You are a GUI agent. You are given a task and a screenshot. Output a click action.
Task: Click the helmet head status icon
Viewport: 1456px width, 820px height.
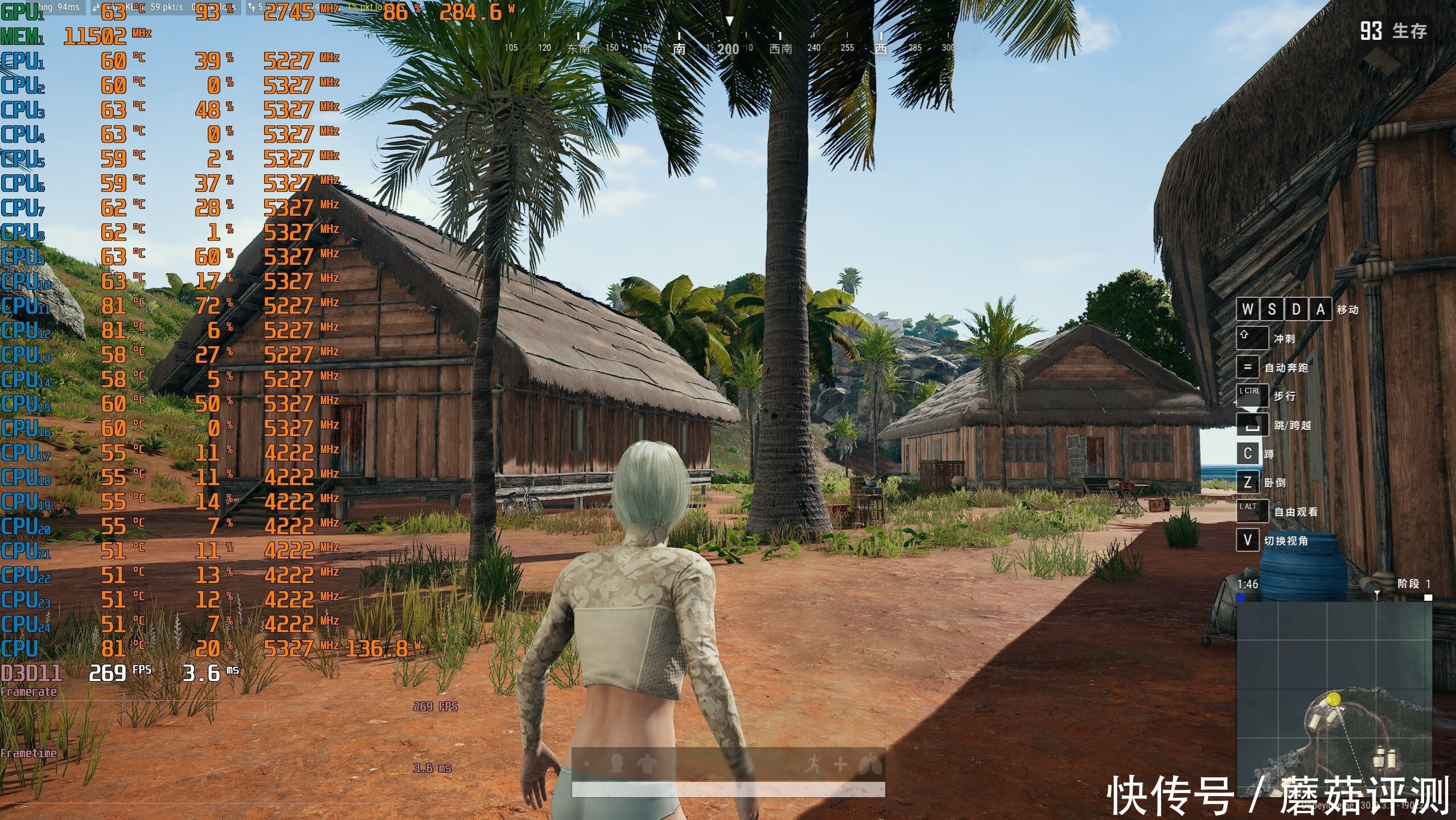click(x=616, y=763)
